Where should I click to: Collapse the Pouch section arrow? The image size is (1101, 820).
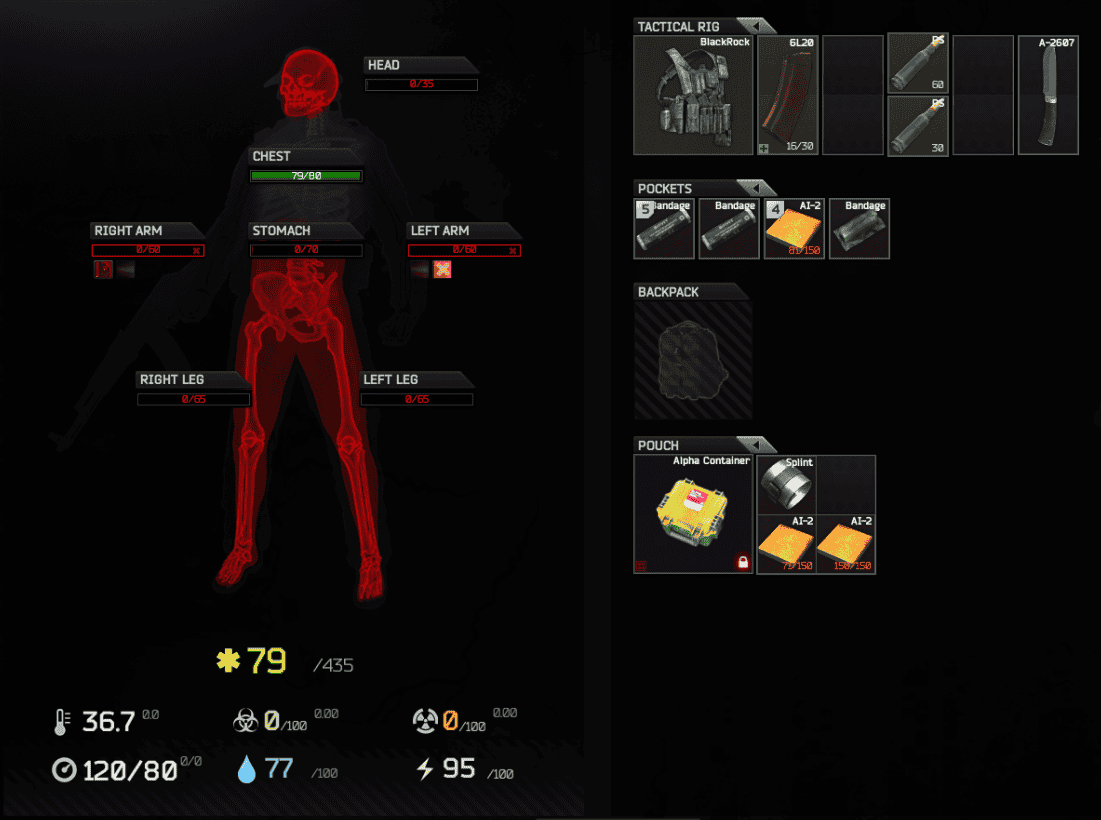pos(756,445)
